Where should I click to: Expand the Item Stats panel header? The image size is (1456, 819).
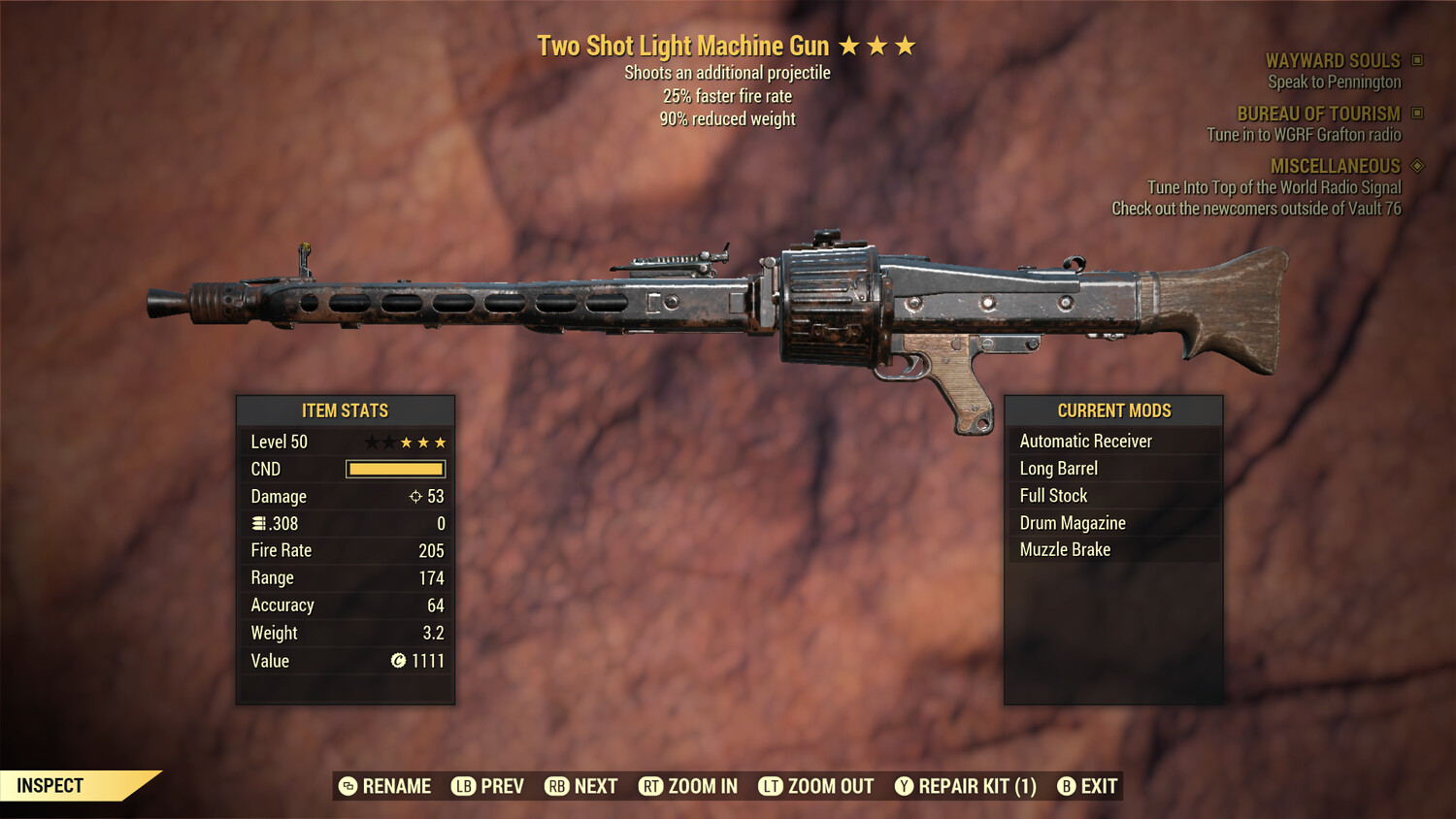[x=345, y=410]
